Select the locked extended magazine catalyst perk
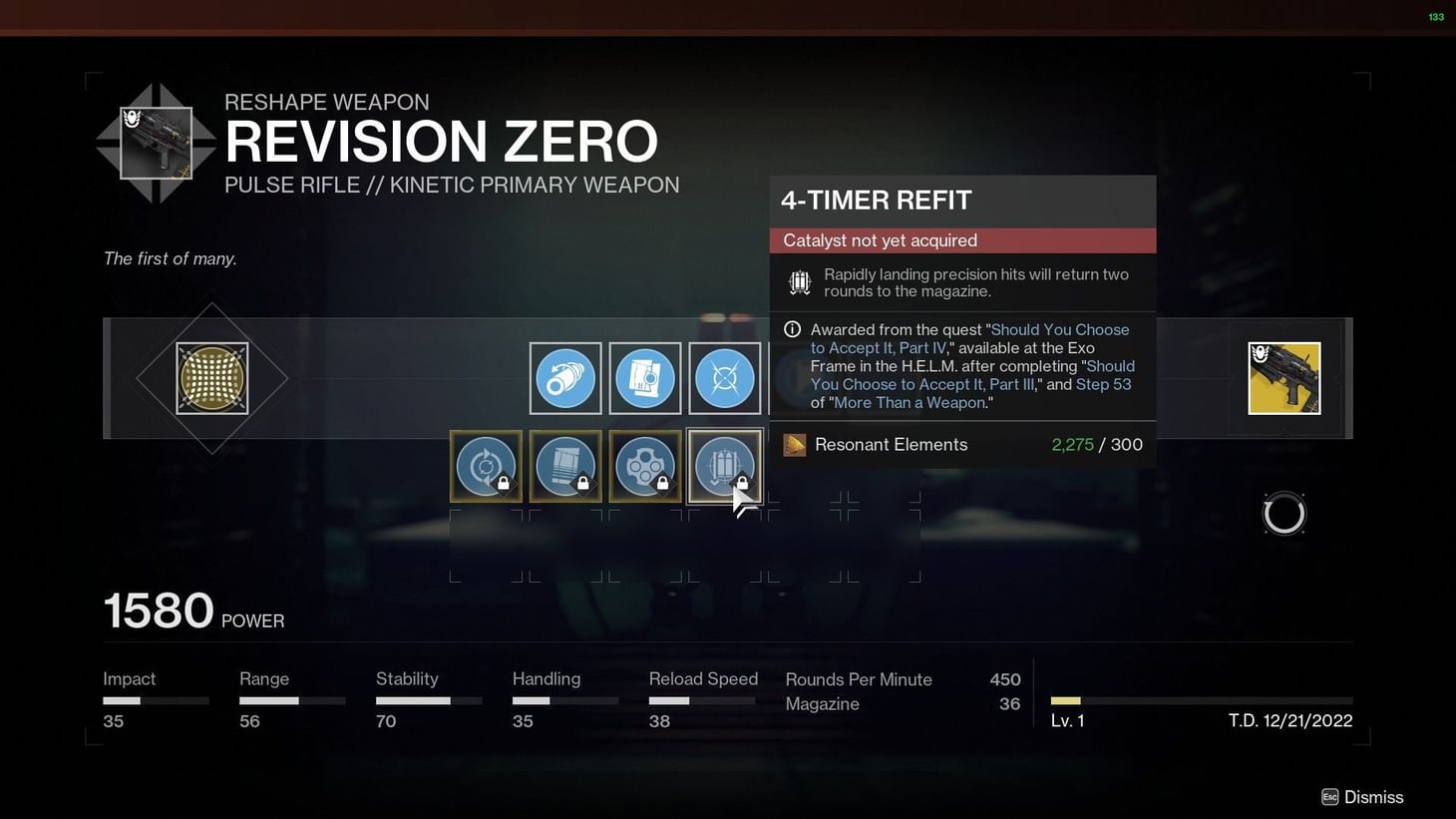Image resolution: width=1456 pixels, height=819 pixels. (565, 466)
